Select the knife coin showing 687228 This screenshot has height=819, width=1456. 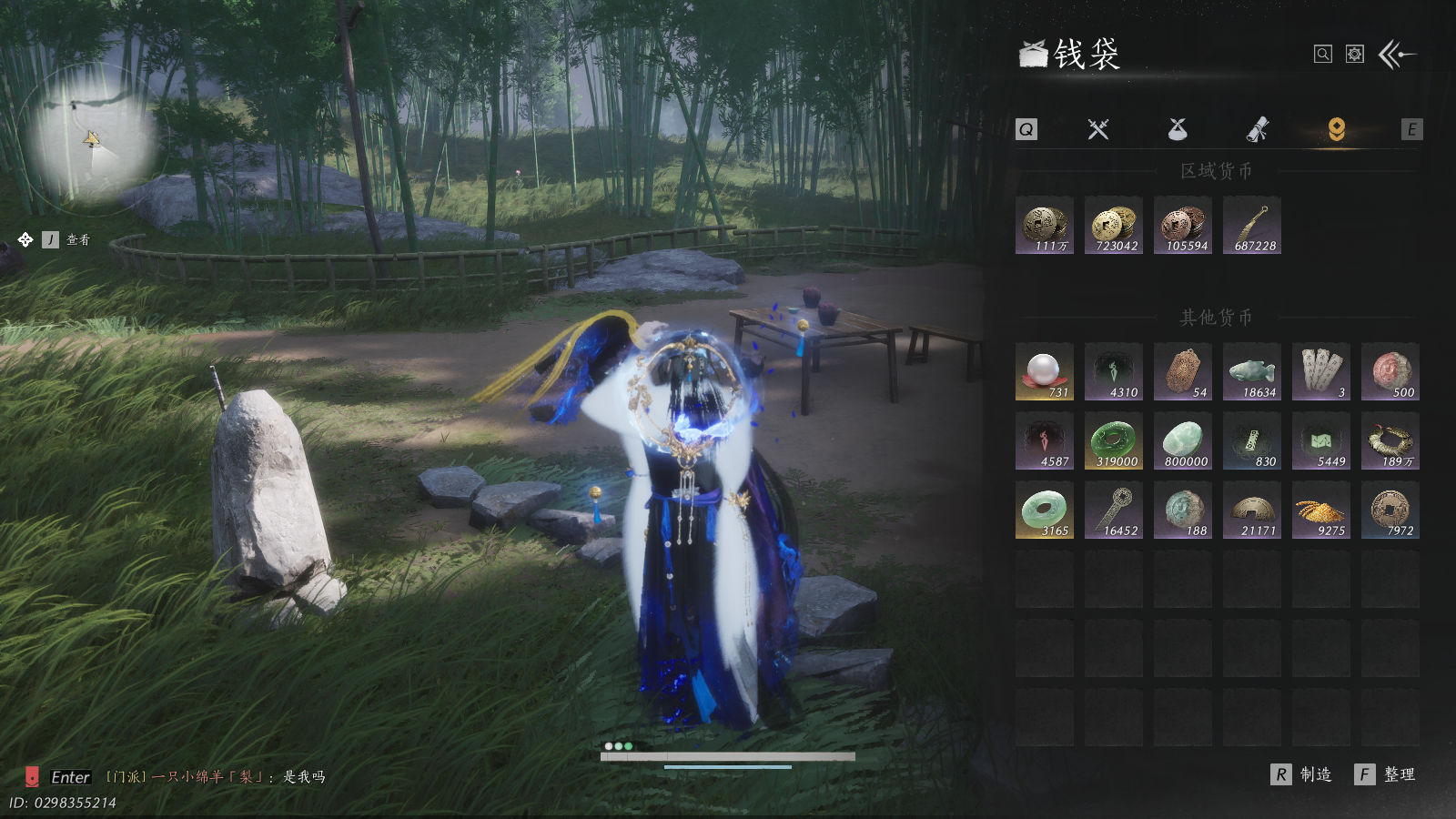(x=1252, y=225)
